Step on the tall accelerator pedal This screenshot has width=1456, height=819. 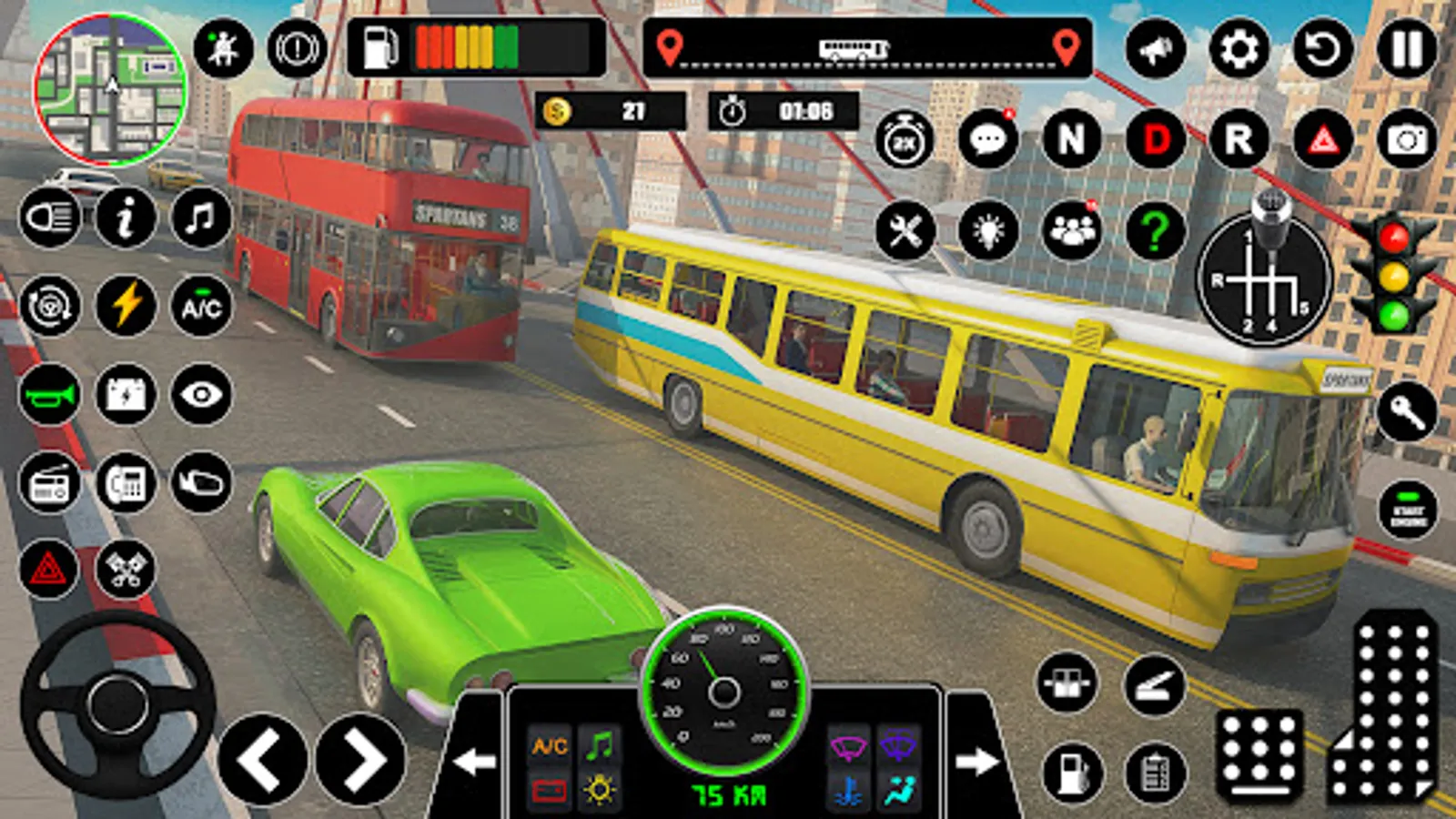pyautogui.click(x=1384, y=710)
